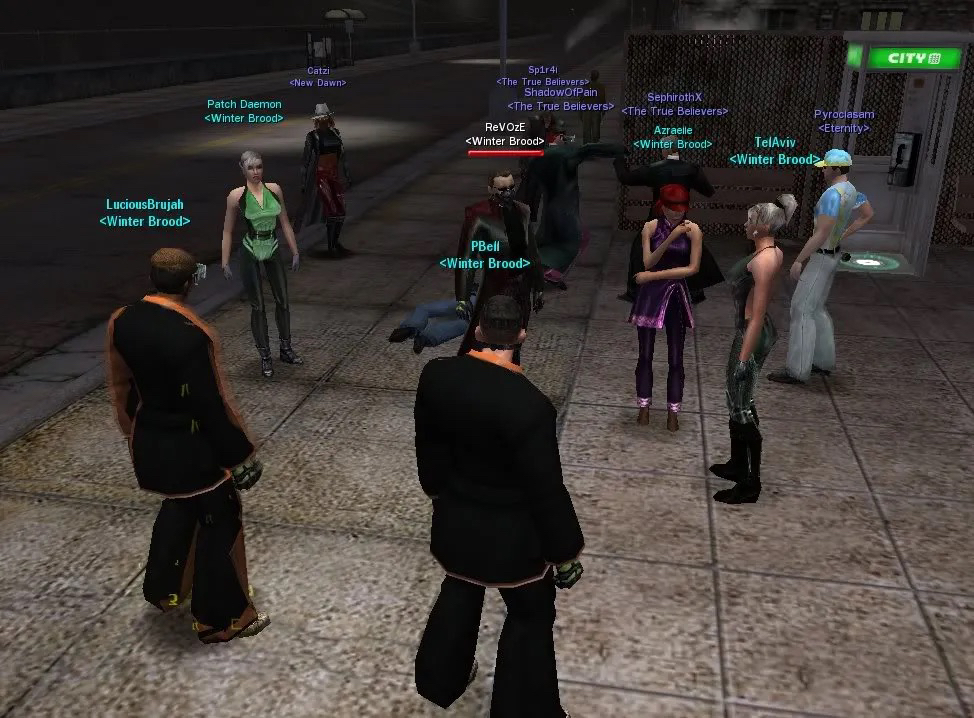The height and width of the screenshot is (718, 974).
Task: Select the LuciousBrujah player nameplate
Action: (x=145, y=205)
